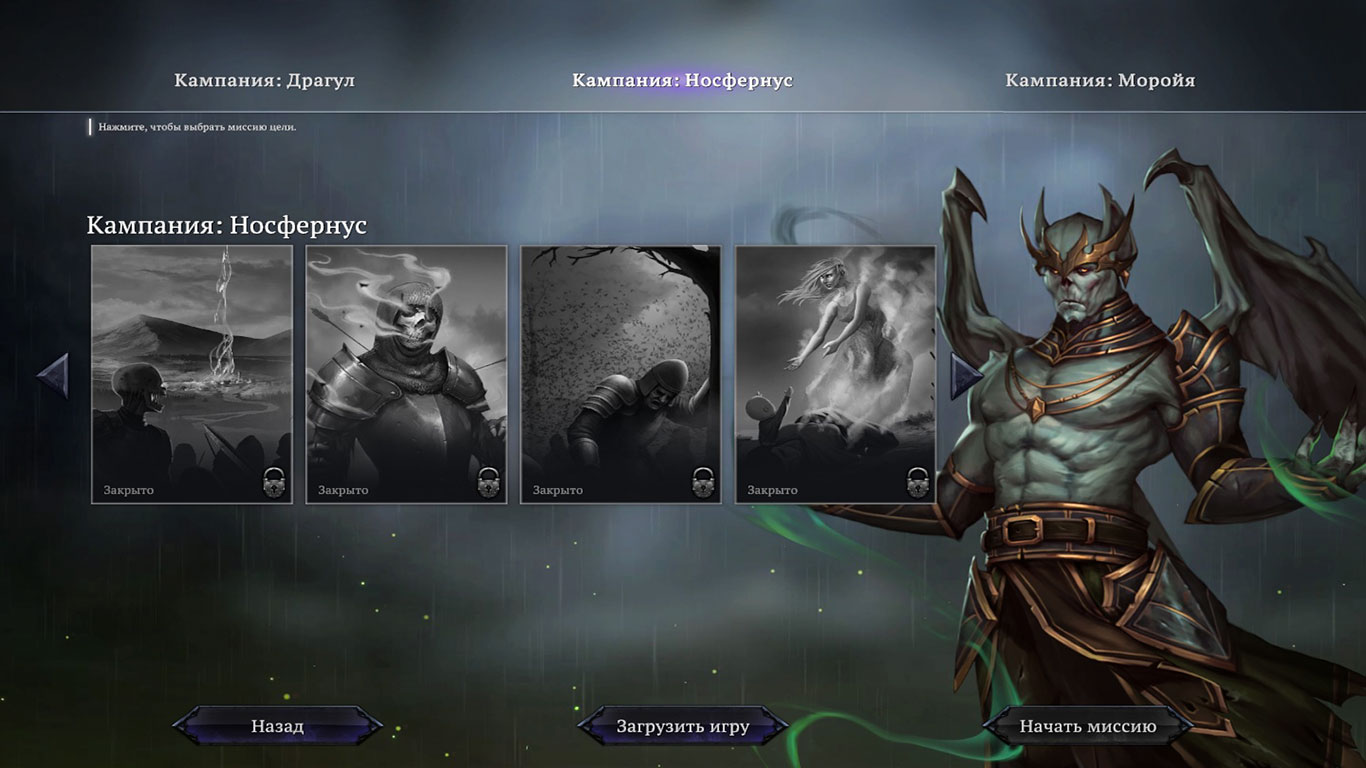Switch to the Кампания: Драгул tab
This screenshot has width=1366, height=768.
point(264,80)
